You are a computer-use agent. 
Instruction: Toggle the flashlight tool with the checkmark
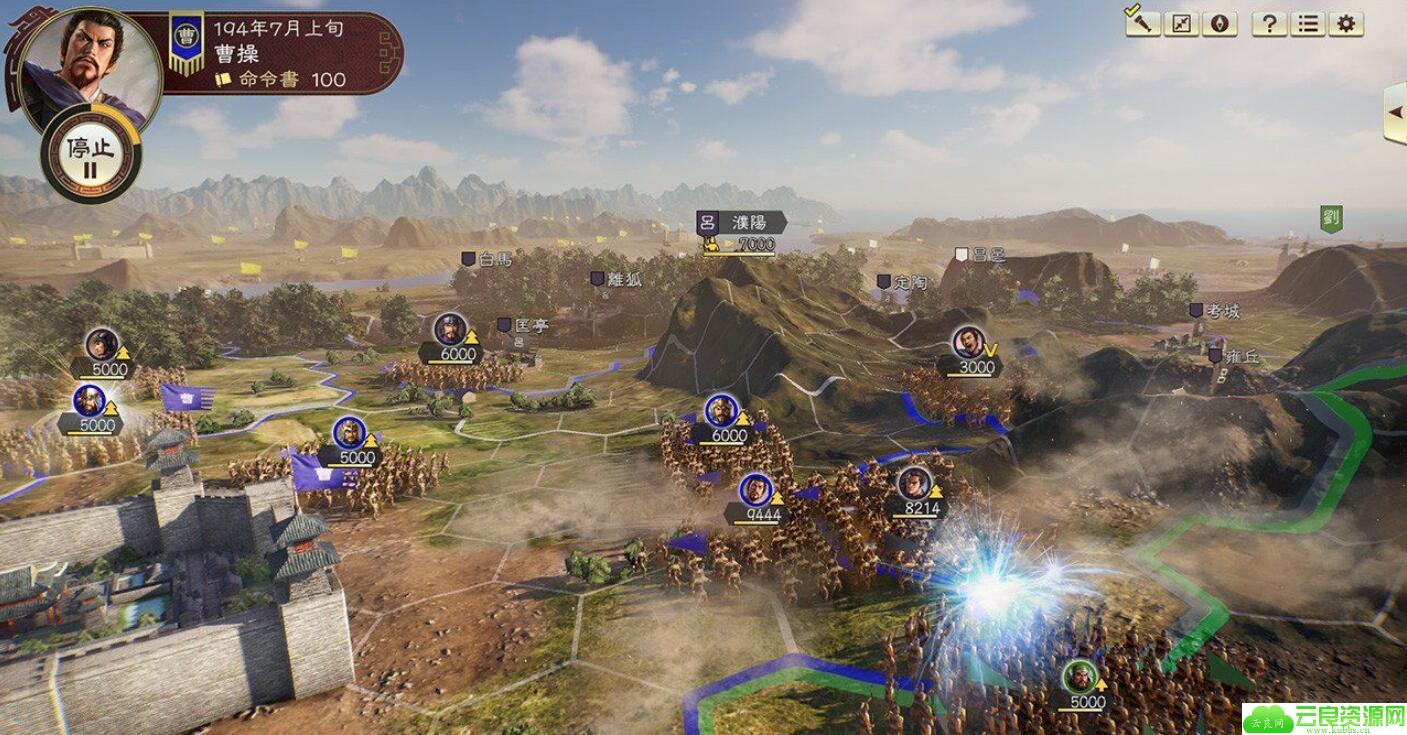[x=1142, y=23]
